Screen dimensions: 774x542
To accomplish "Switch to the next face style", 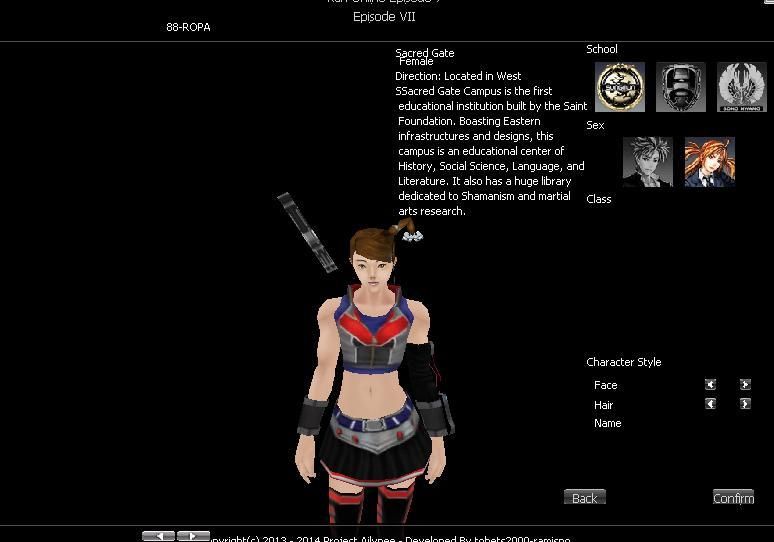I will [x=745, y=384].
